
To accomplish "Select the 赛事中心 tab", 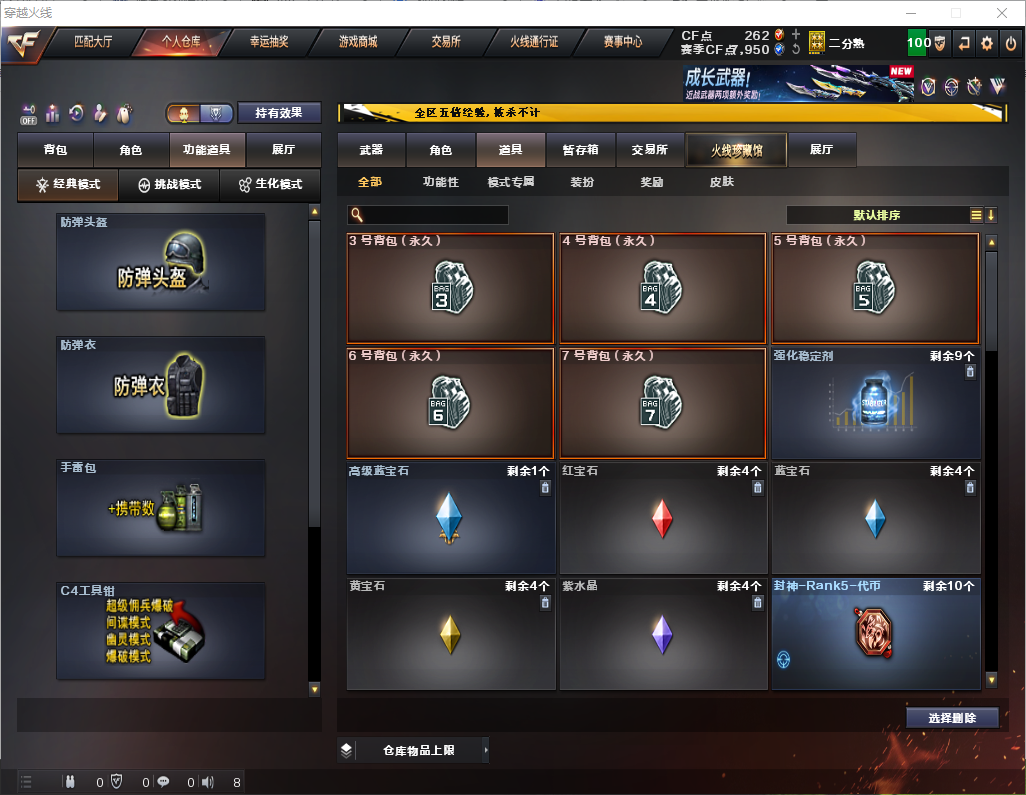I will coord(622,42).
